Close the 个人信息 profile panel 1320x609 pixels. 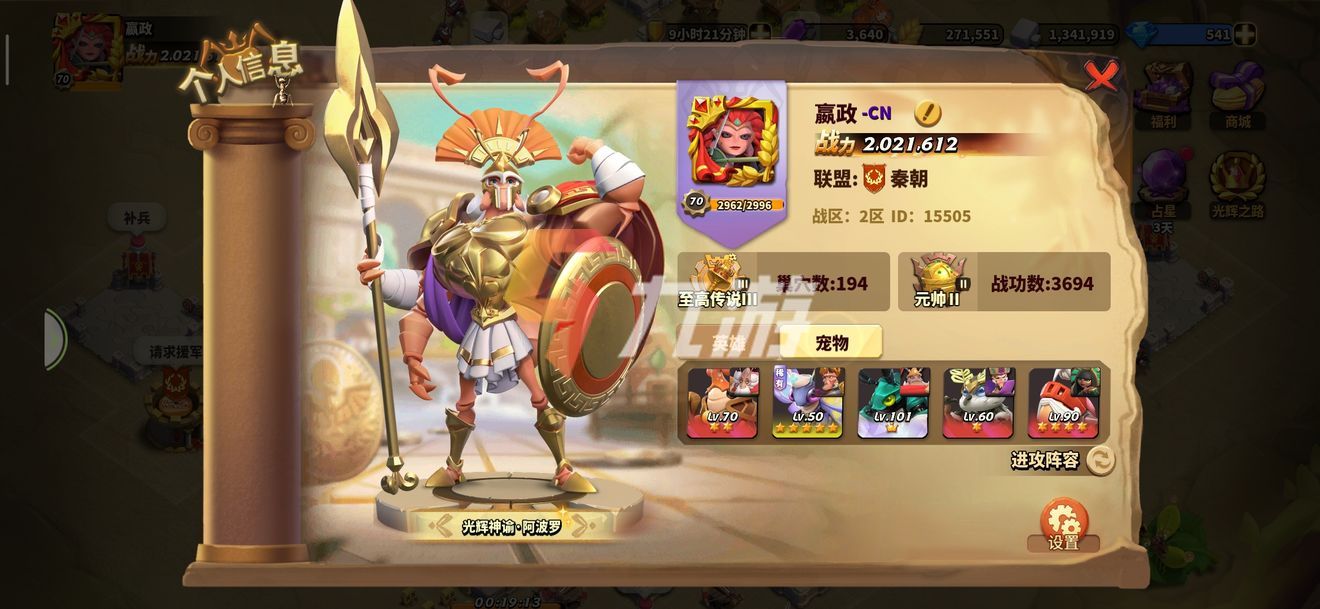coord(1101,75)
